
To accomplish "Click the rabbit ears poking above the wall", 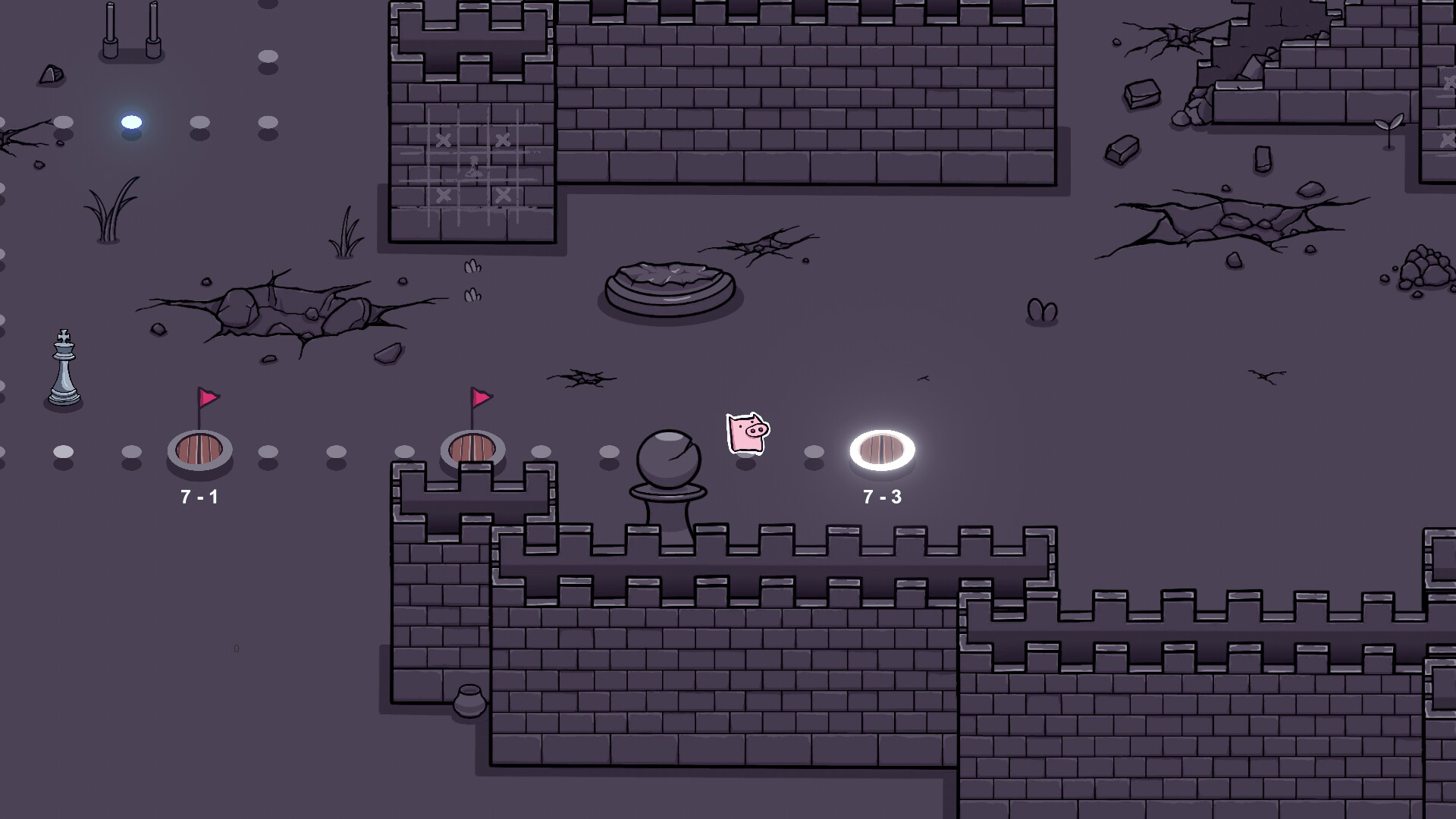I will (1042, 311).
